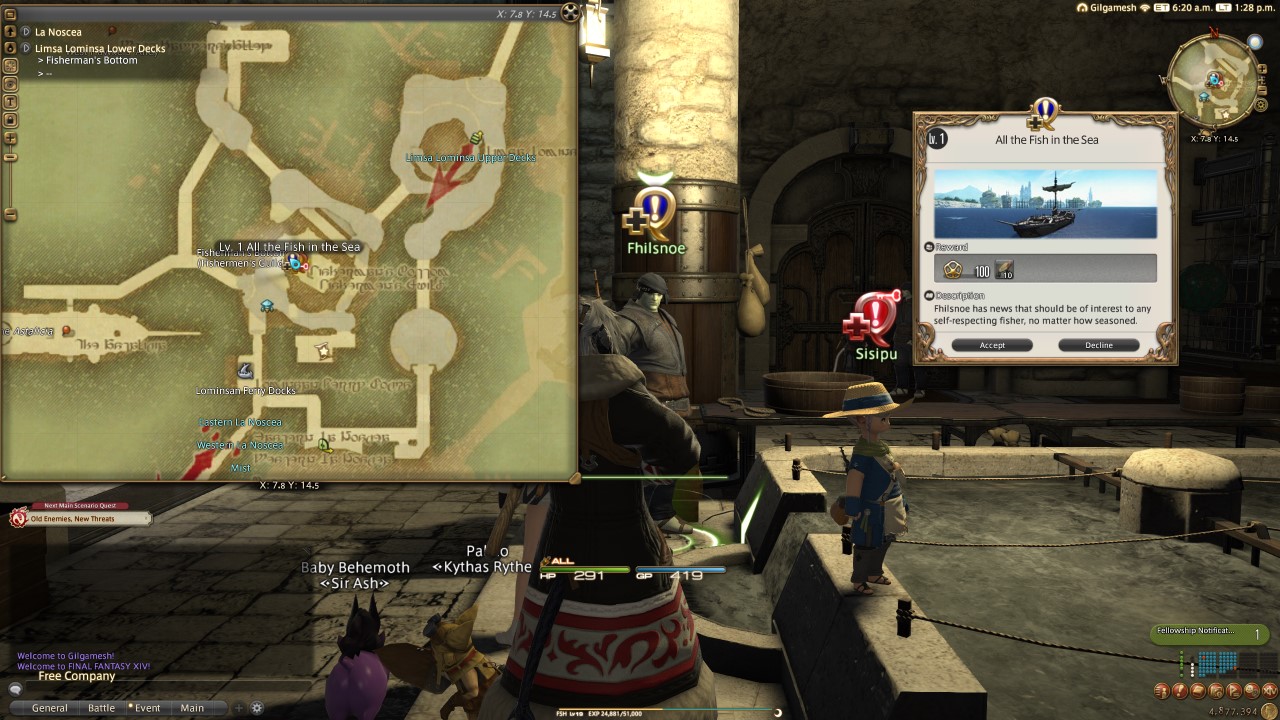Toggle map text labels with the T icon
The width and height of the screenshot is (1280, 720).
tap(10, 99)
